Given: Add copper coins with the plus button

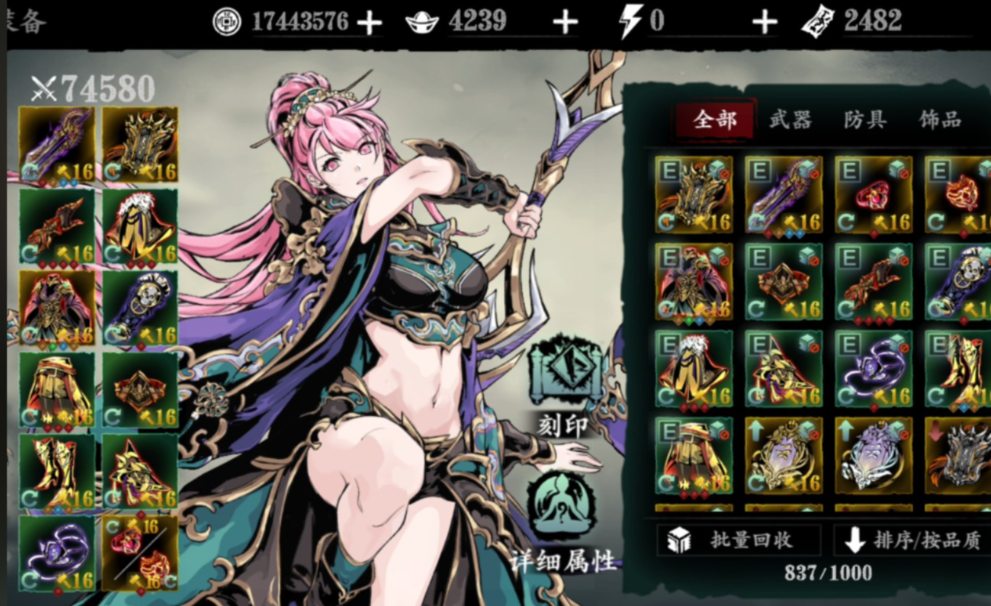Looking at the screenshot, I should pyautogui.click(x=370, y=22).
